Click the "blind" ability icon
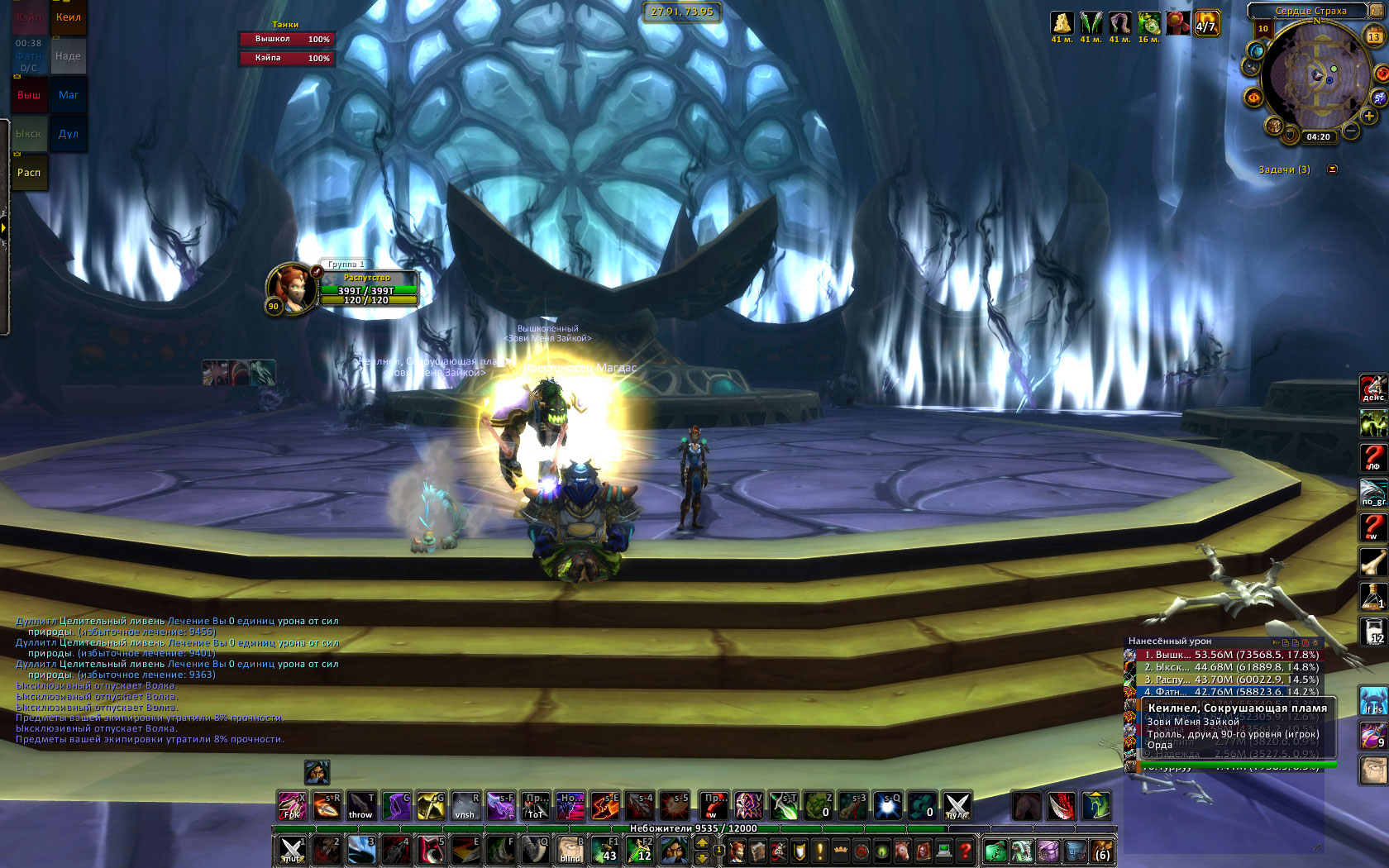Image resolution: width=1389 pixels, height=868 pixels. [x=570, y=850]
